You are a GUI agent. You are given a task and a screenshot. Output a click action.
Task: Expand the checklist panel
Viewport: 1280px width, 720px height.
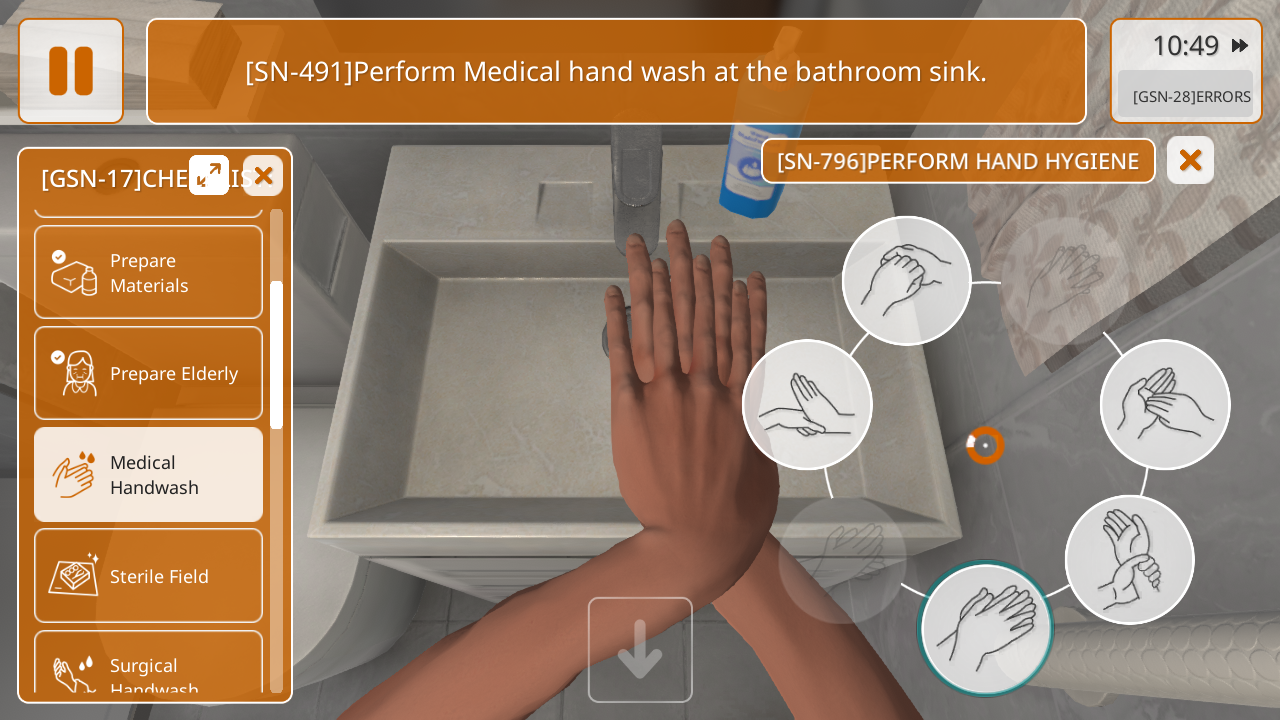[x=209, y=175]
